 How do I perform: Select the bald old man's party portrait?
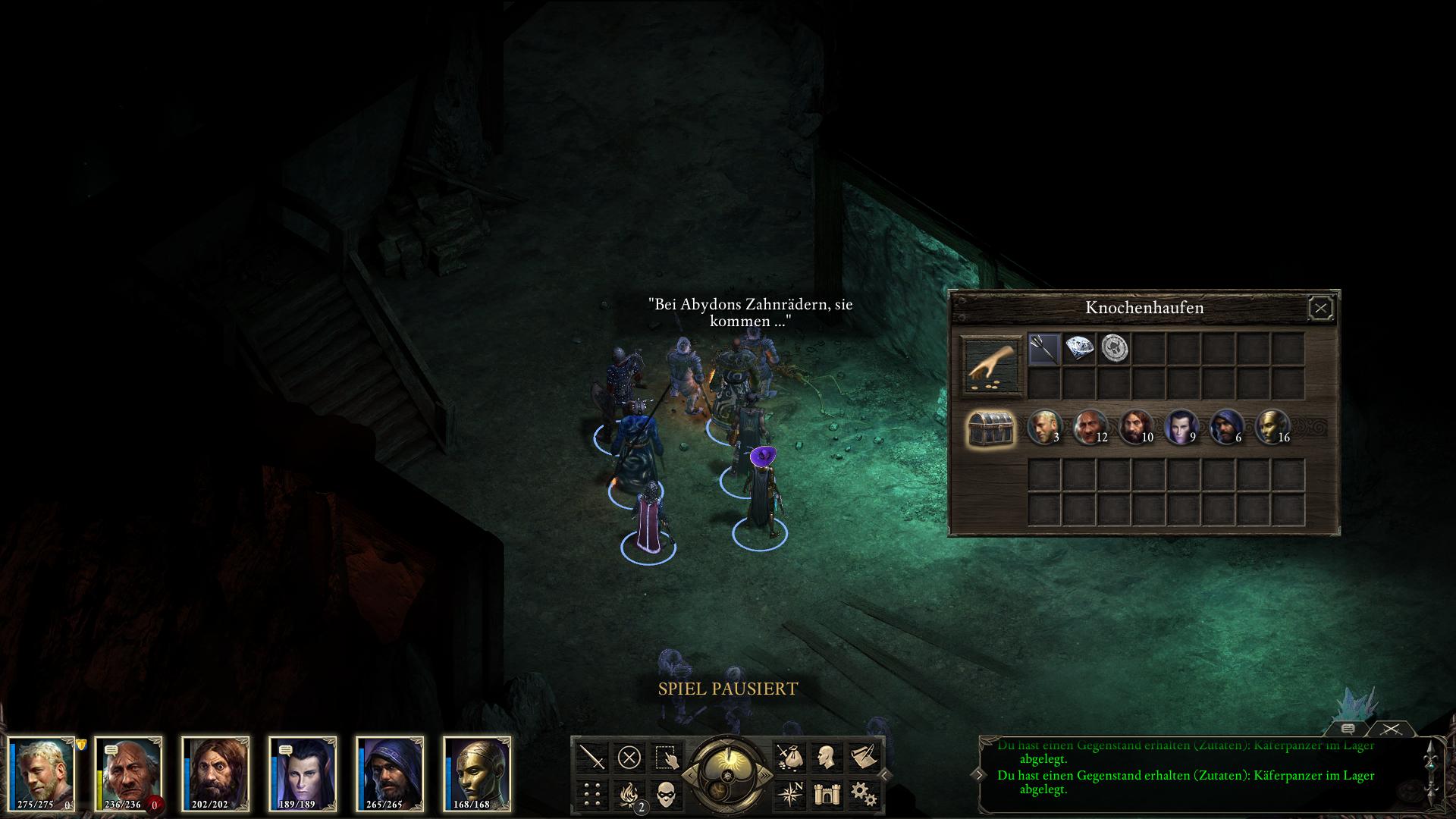tap(129, 773)
